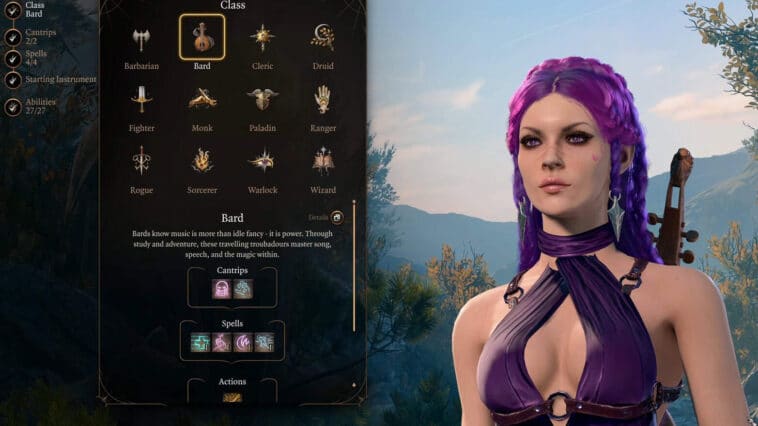758x426 pixels.
Task: Select the Monk class
Action: pos(202,99)
